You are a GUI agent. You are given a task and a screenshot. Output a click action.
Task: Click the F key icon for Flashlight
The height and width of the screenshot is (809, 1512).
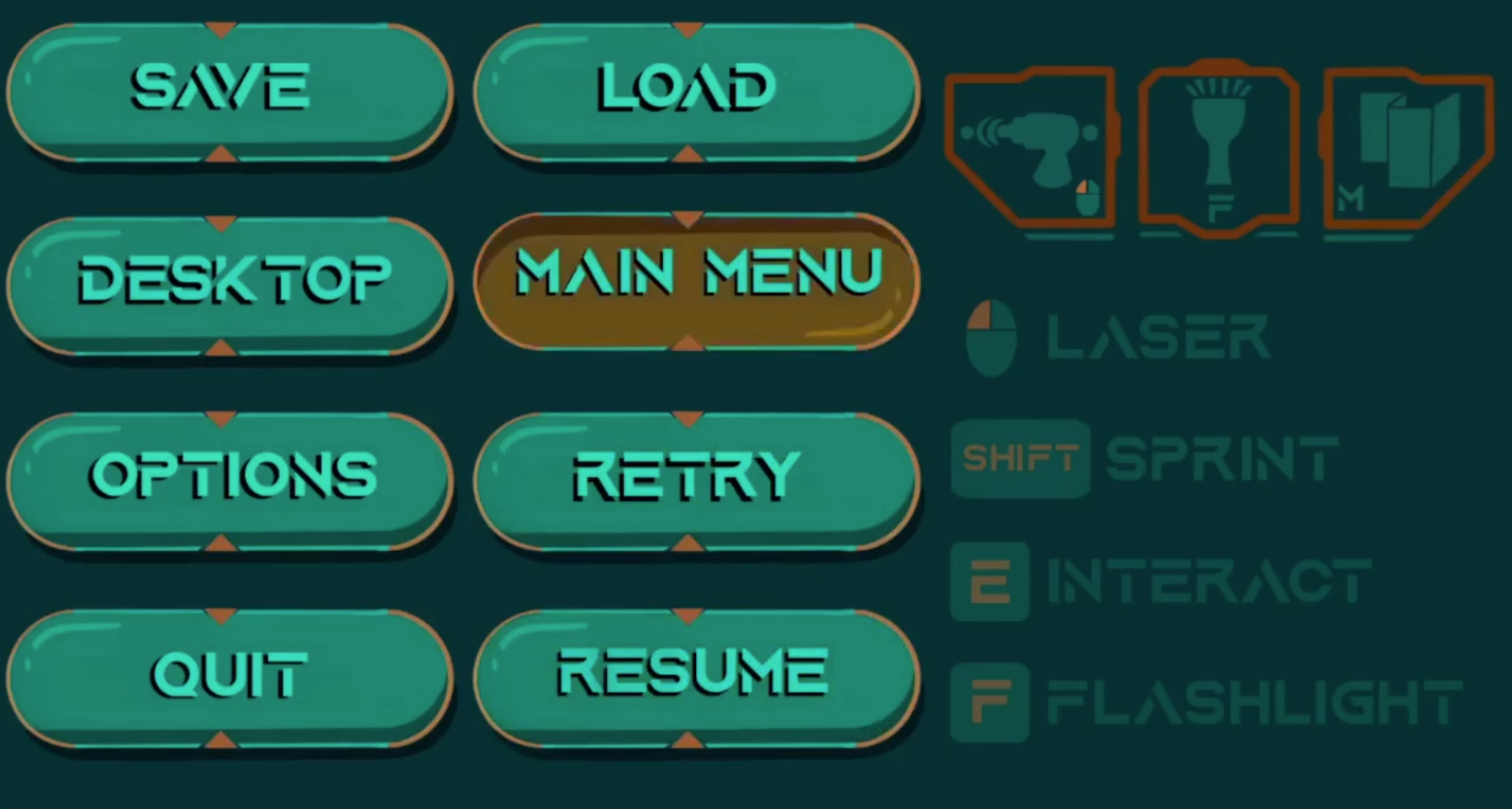[988, 700]
